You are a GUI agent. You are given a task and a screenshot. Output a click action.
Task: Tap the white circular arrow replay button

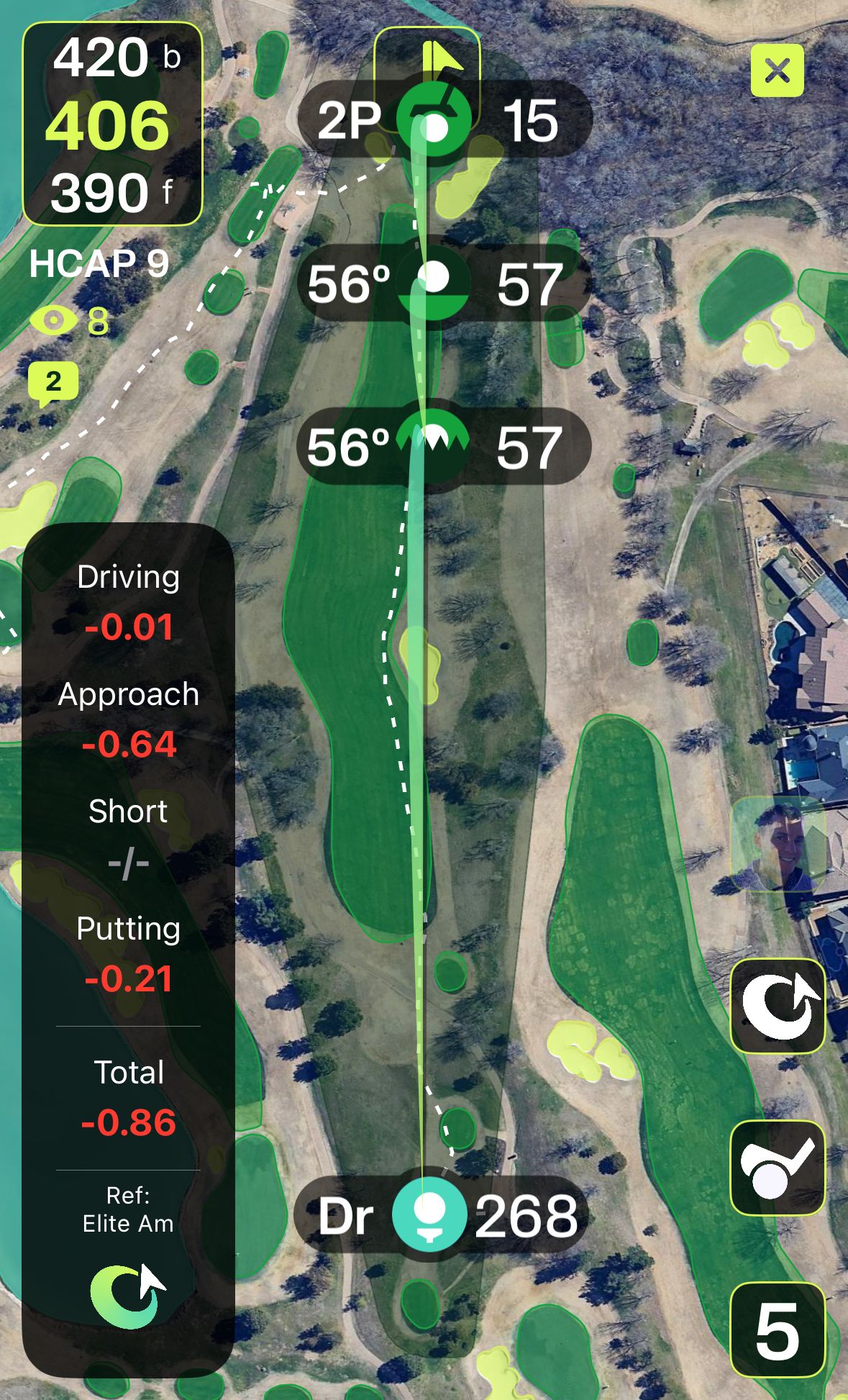(x=777, y=1006)
